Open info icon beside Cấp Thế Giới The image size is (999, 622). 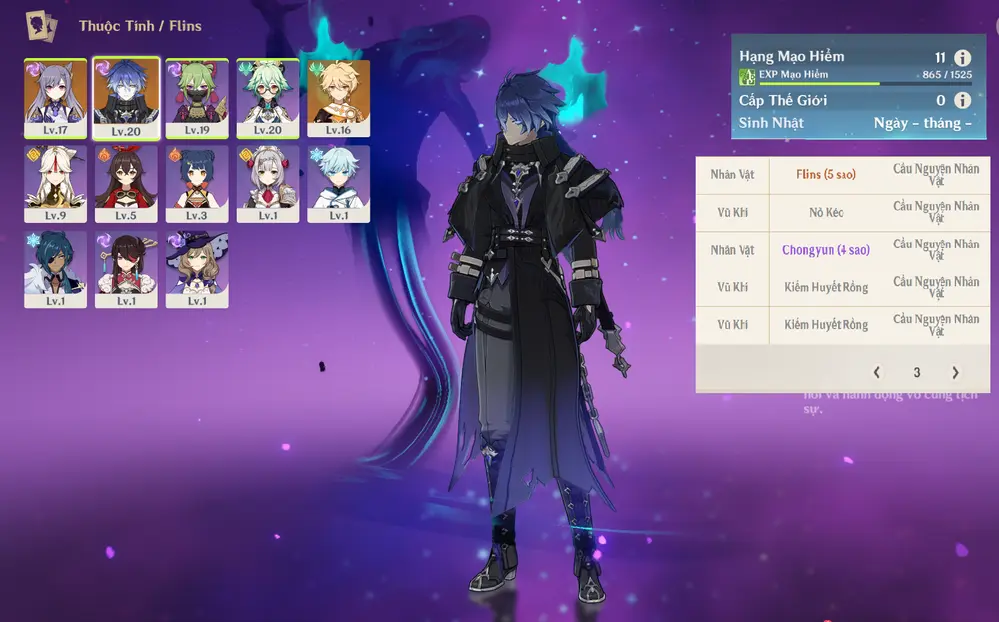pyautogui.click(x=962, y=100)
